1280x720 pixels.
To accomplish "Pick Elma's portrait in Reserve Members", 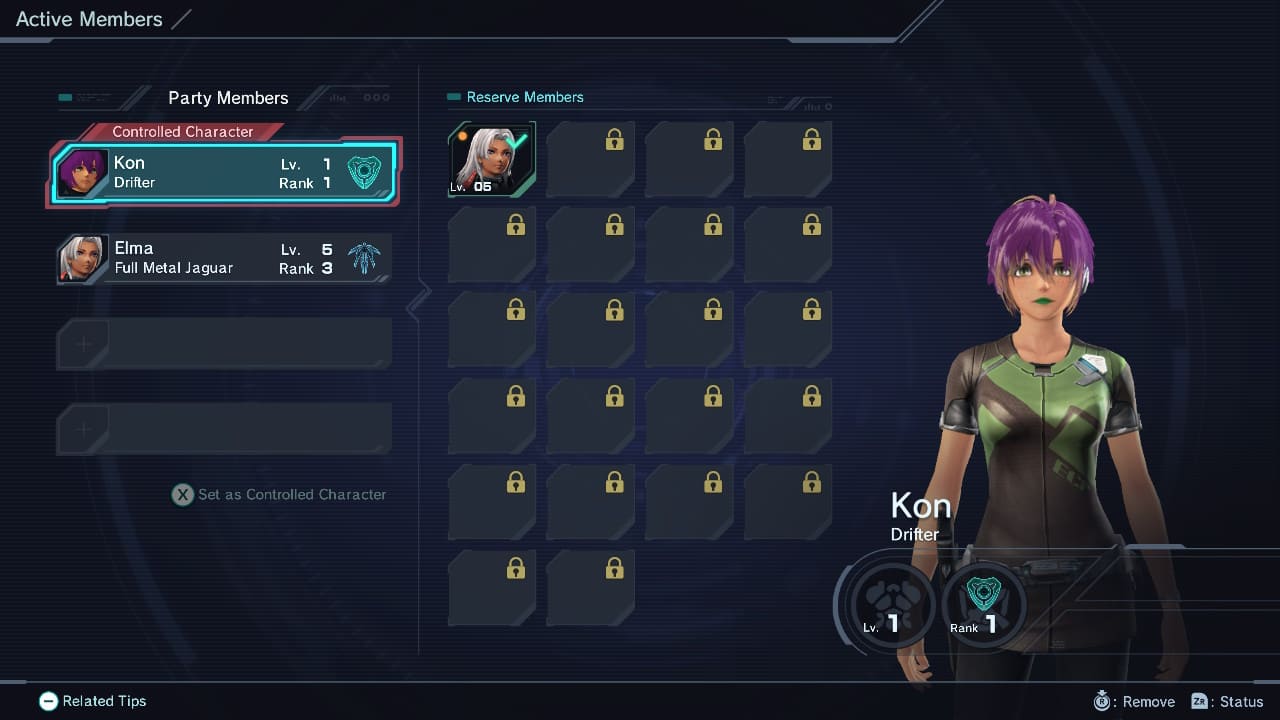I will coord(491,159).
